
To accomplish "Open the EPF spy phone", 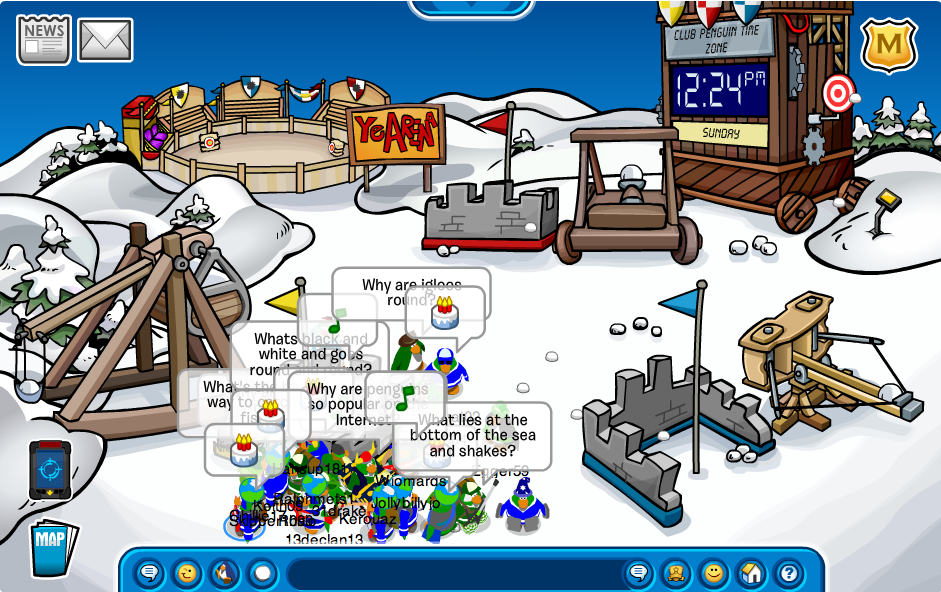I will click(49, 470).
